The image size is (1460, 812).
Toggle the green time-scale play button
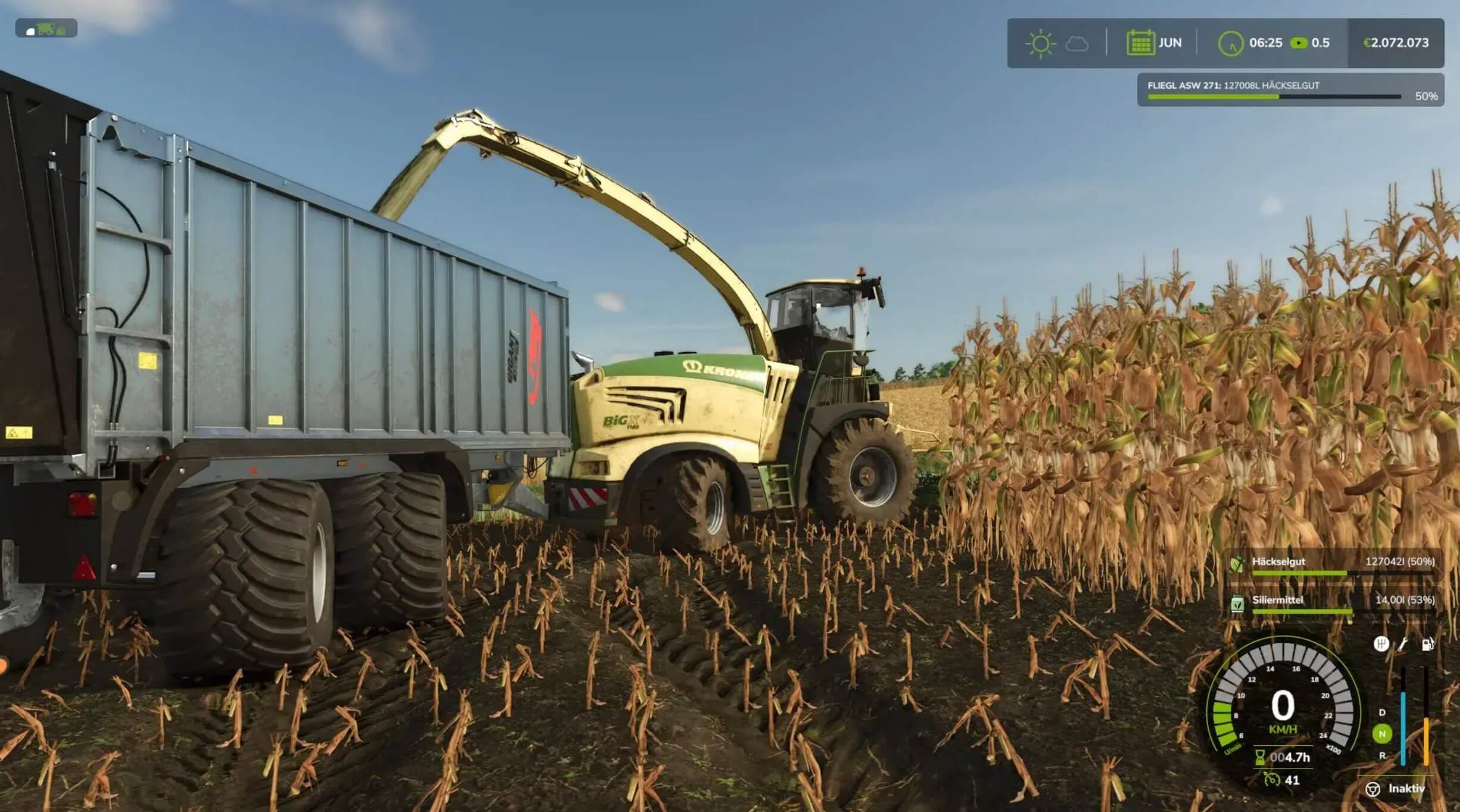pyautogui.click(x=1298, y=43)
